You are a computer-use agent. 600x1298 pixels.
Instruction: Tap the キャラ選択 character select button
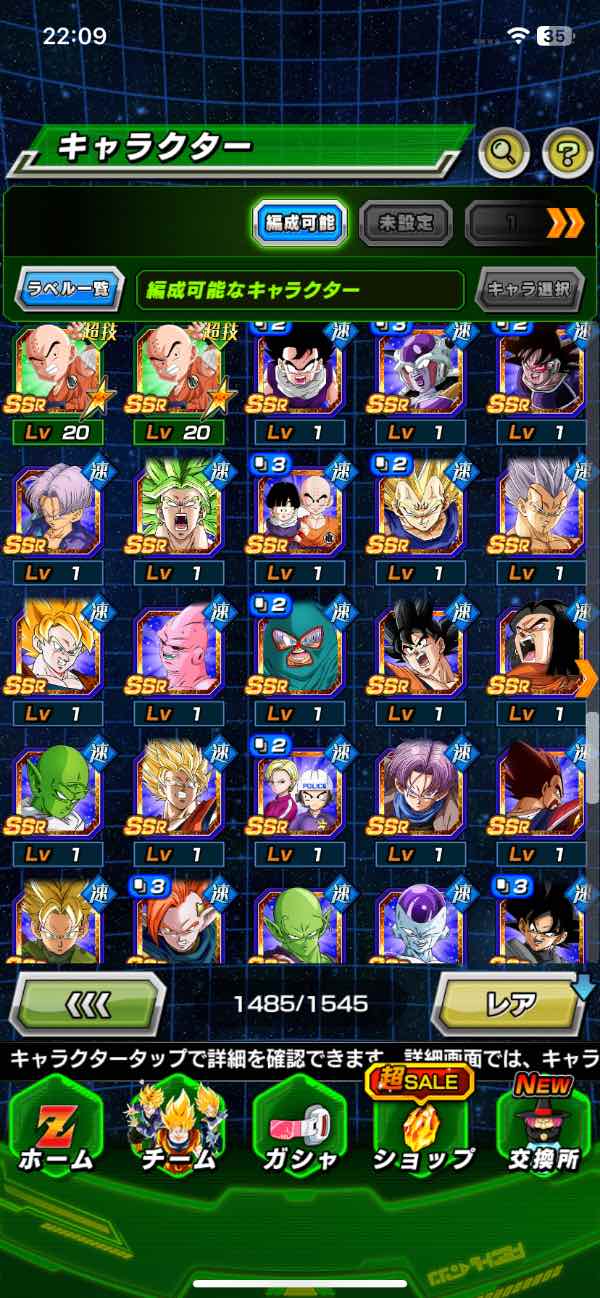click(530, 290)
